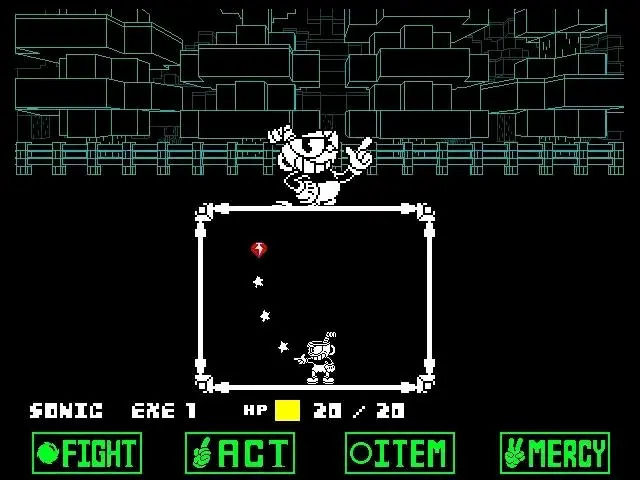Open the ITEM menu button
The width and height of the screenshot is (640, 480).
tap(400, 453)
